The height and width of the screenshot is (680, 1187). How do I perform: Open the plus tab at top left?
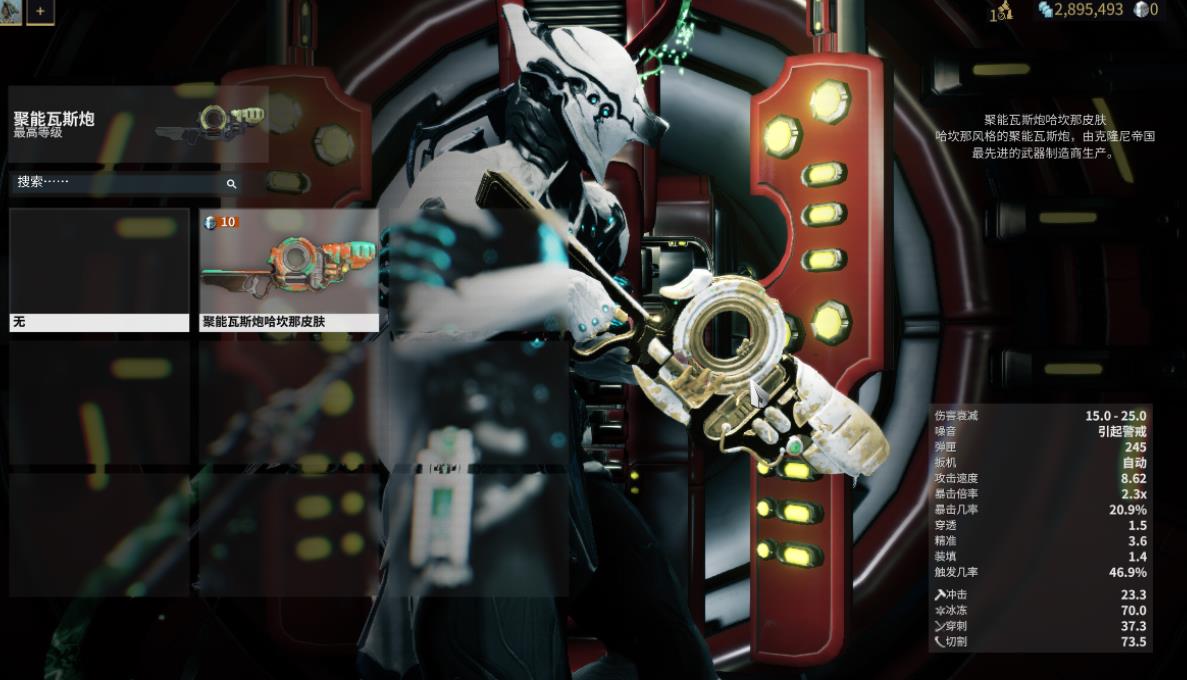point(40,11)
